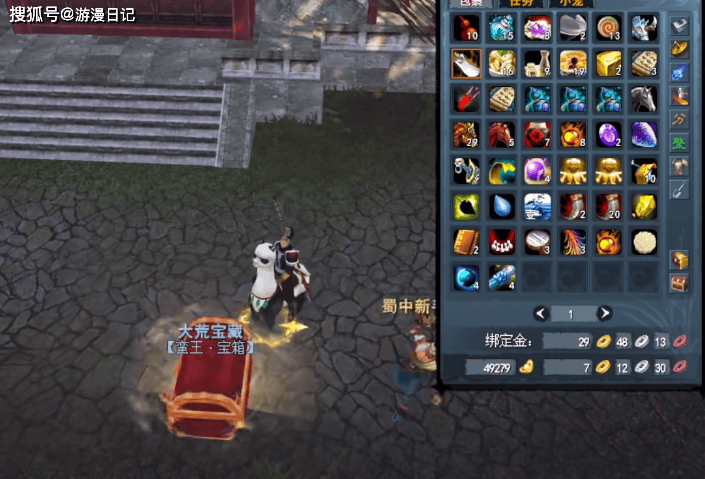
Task: Choose the white horse mount item
Action: (644, 99)
